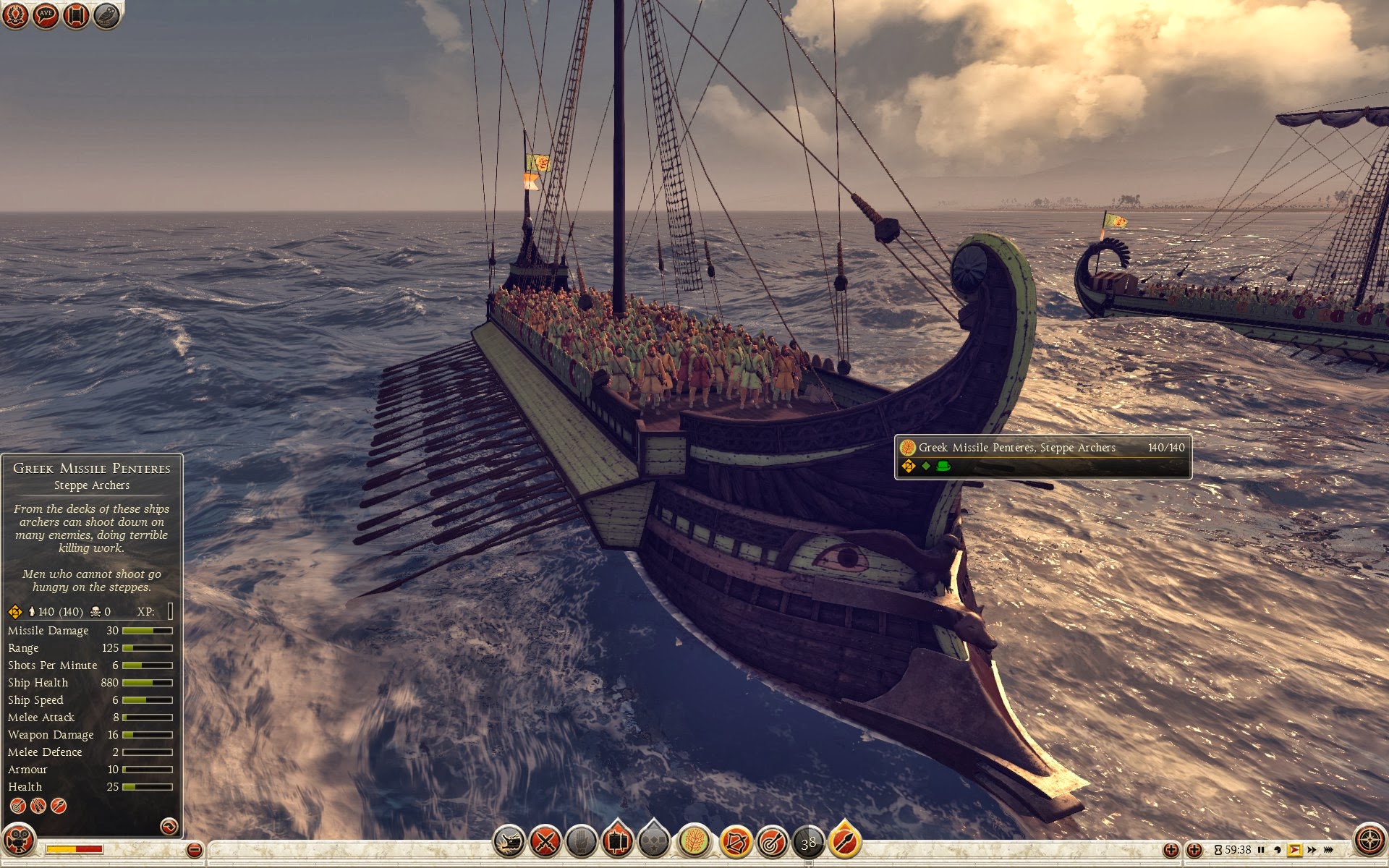The width and height of the screenshot is (1389, 868).
Task: Select the ability on 38 cooldown
Action: 808,842
